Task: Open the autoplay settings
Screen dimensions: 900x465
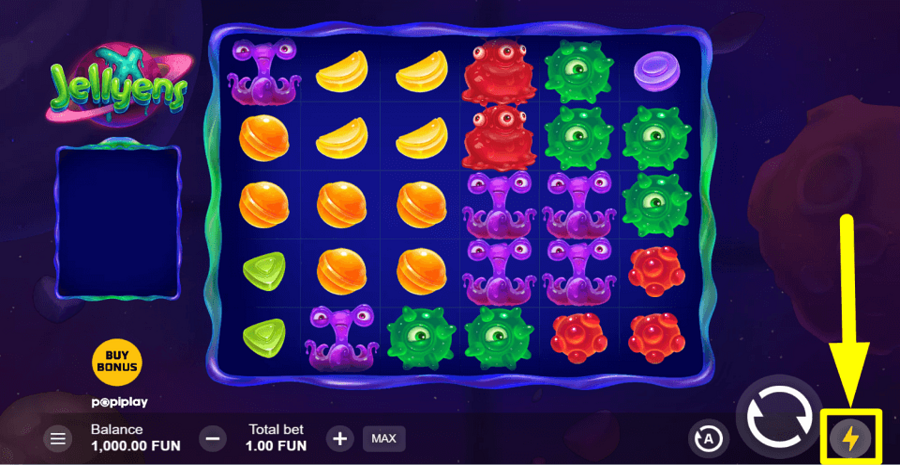Action: tap(708, 438)
